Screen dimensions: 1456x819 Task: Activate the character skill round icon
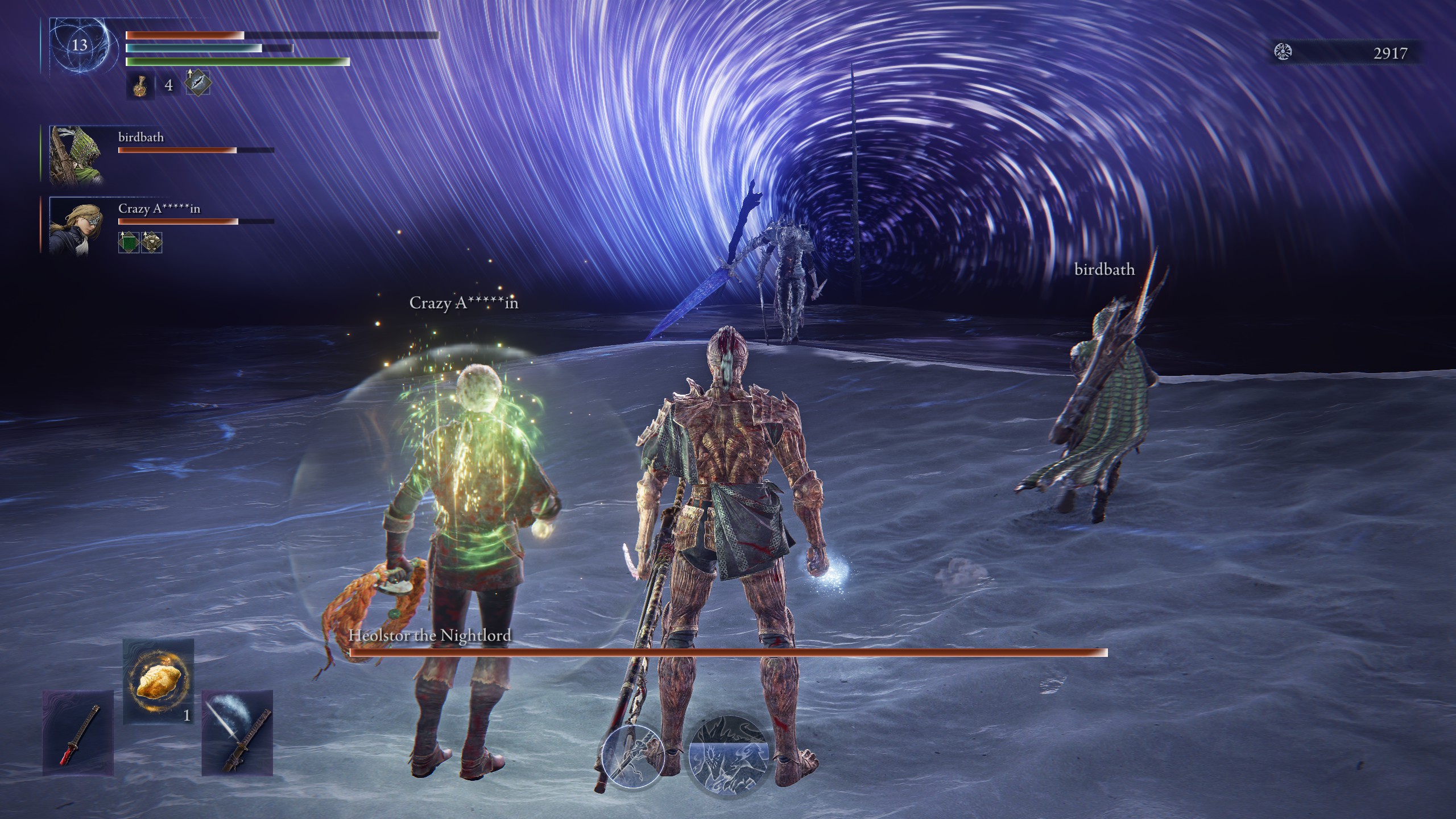(x=633, y=756)
